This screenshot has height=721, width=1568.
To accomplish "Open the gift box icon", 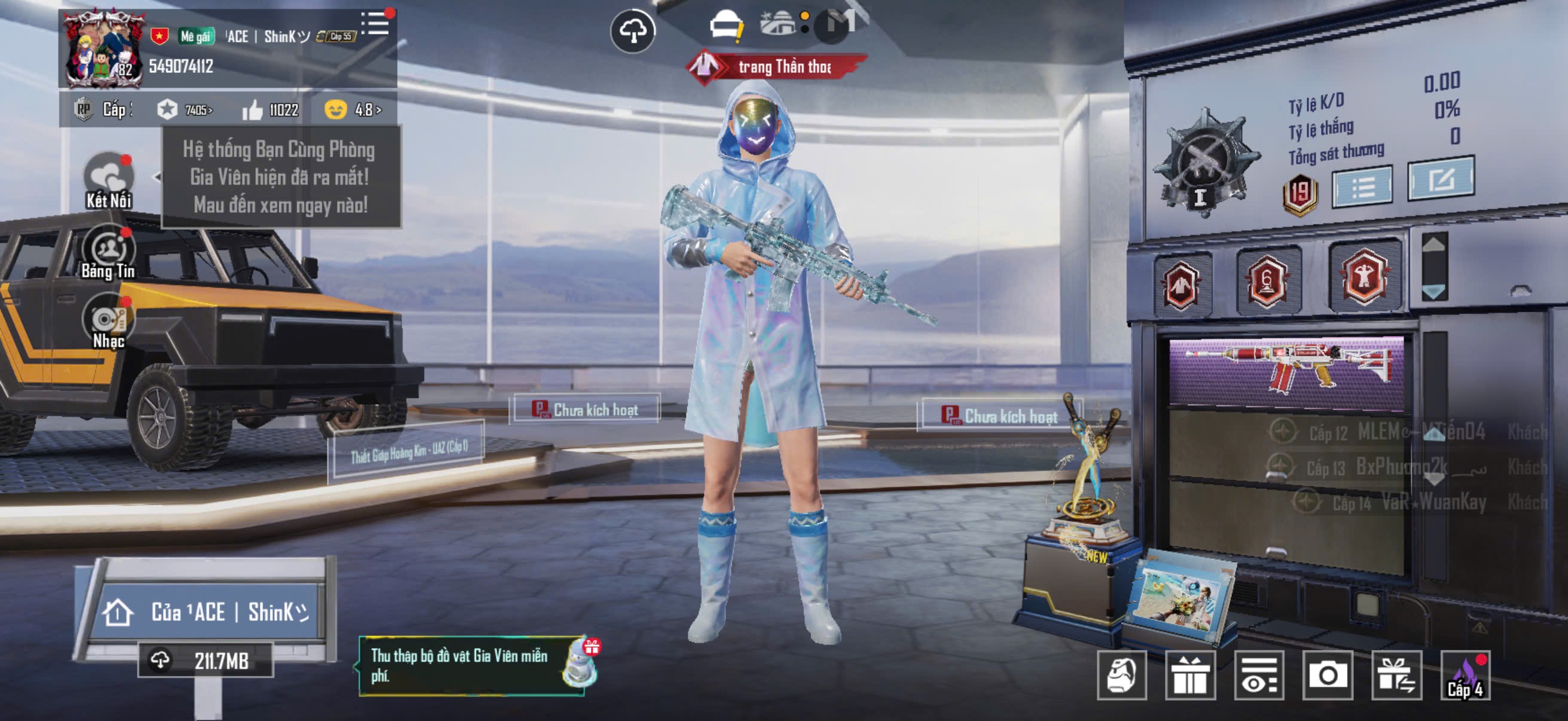I will point(1190,675).
